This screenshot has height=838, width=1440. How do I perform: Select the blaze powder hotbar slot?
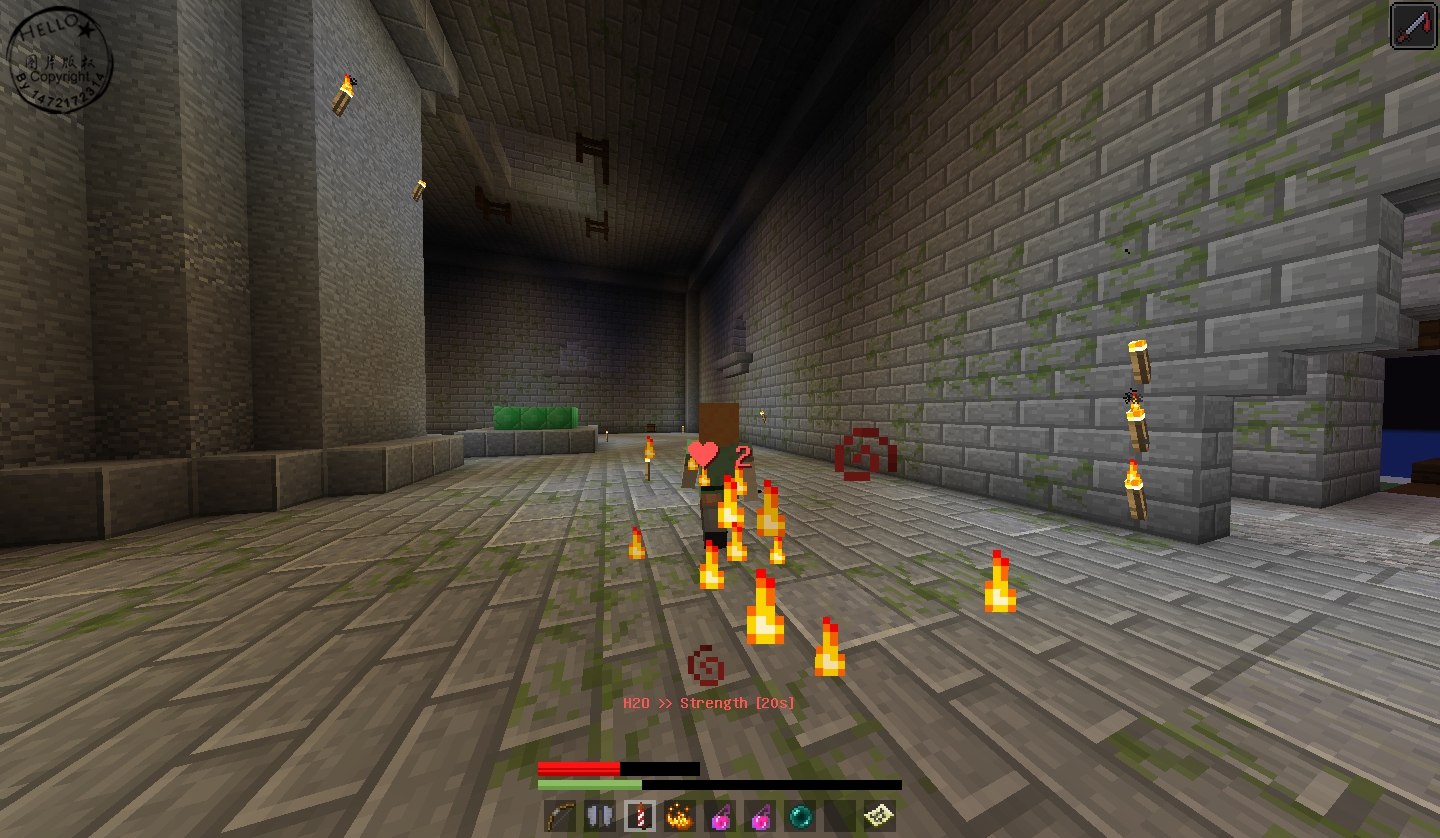(x=680, y=817)
